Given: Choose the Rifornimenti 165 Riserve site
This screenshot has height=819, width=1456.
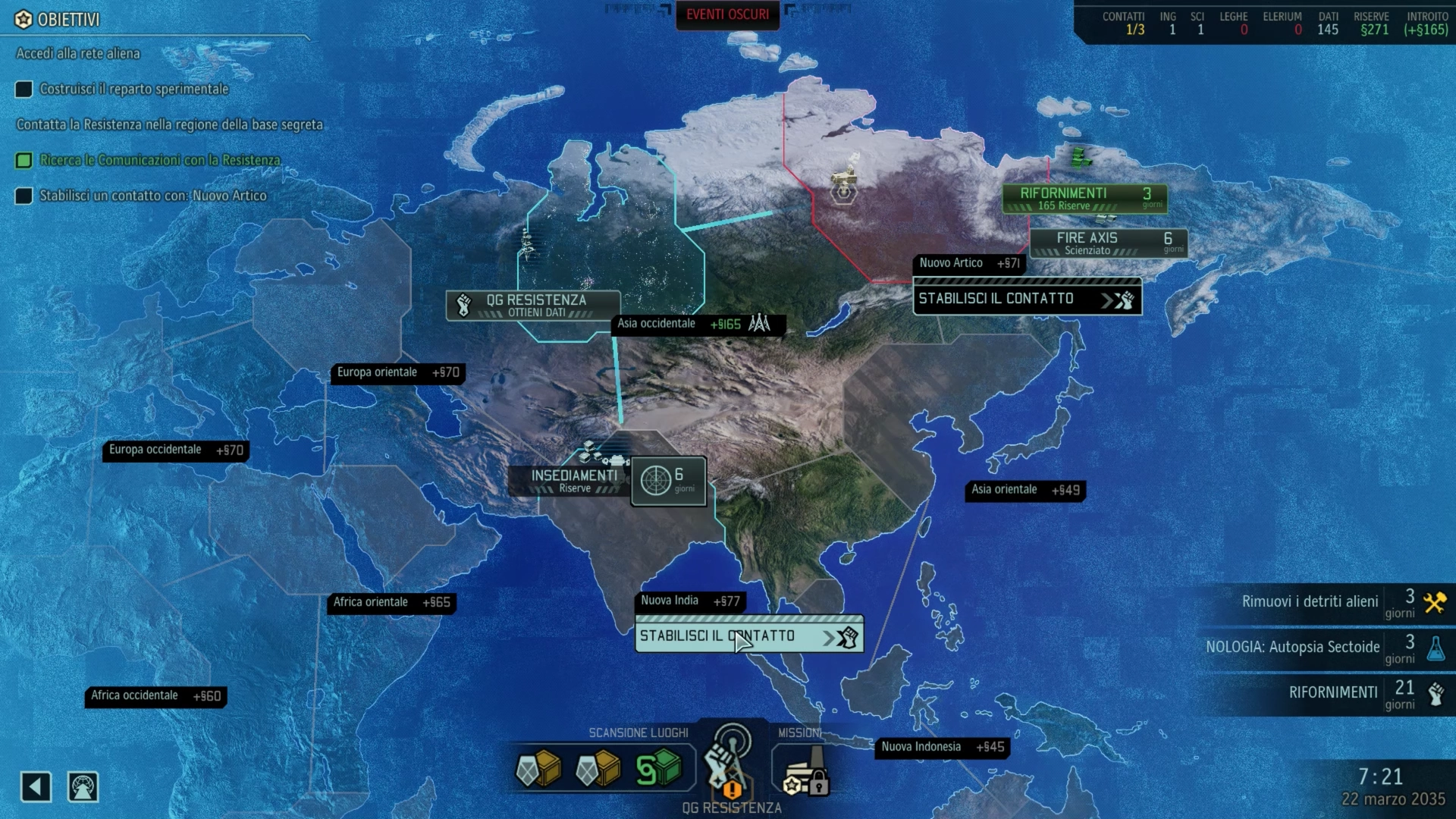Looking at the screenshot, I should [x=1084, y=199].
